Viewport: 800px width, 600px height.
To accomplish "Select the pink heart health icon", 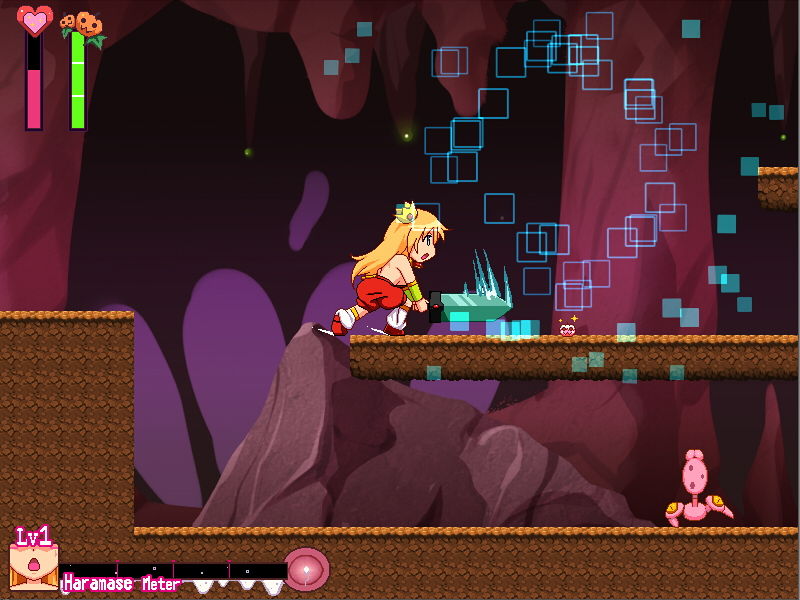I will click(x=35, y=20).
